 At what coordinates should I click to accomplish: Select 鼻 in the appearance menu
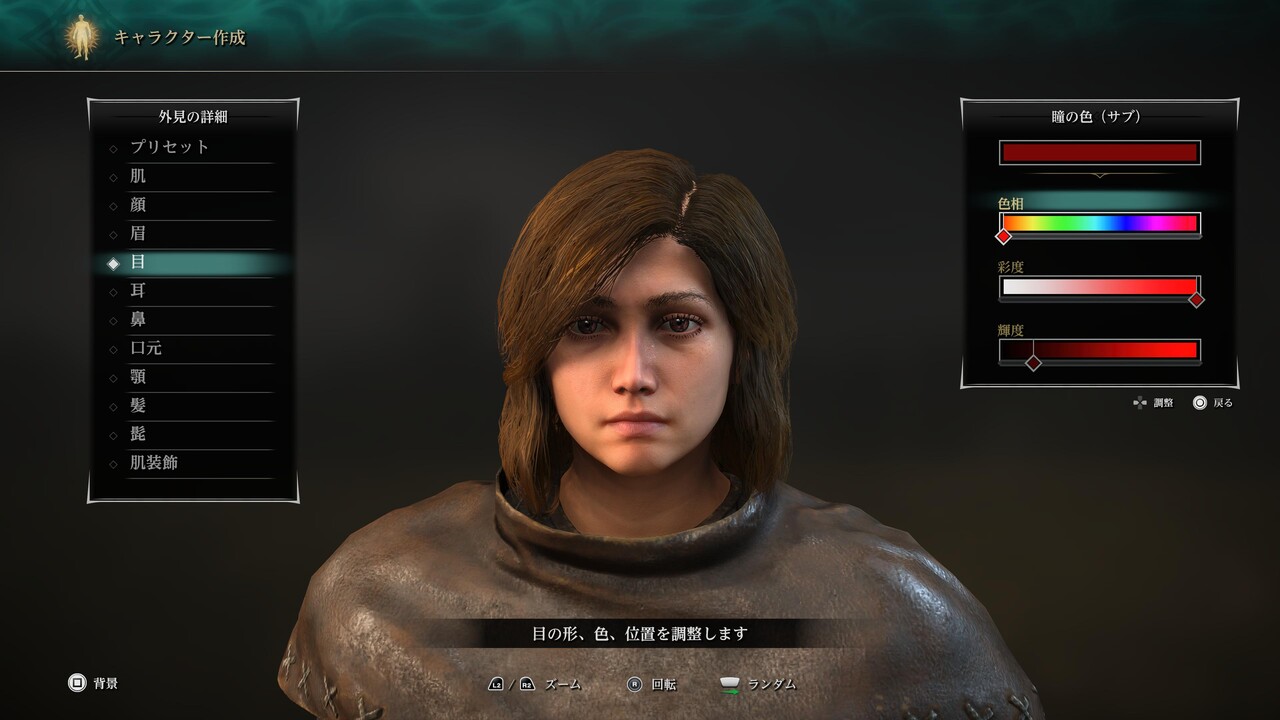139,319
